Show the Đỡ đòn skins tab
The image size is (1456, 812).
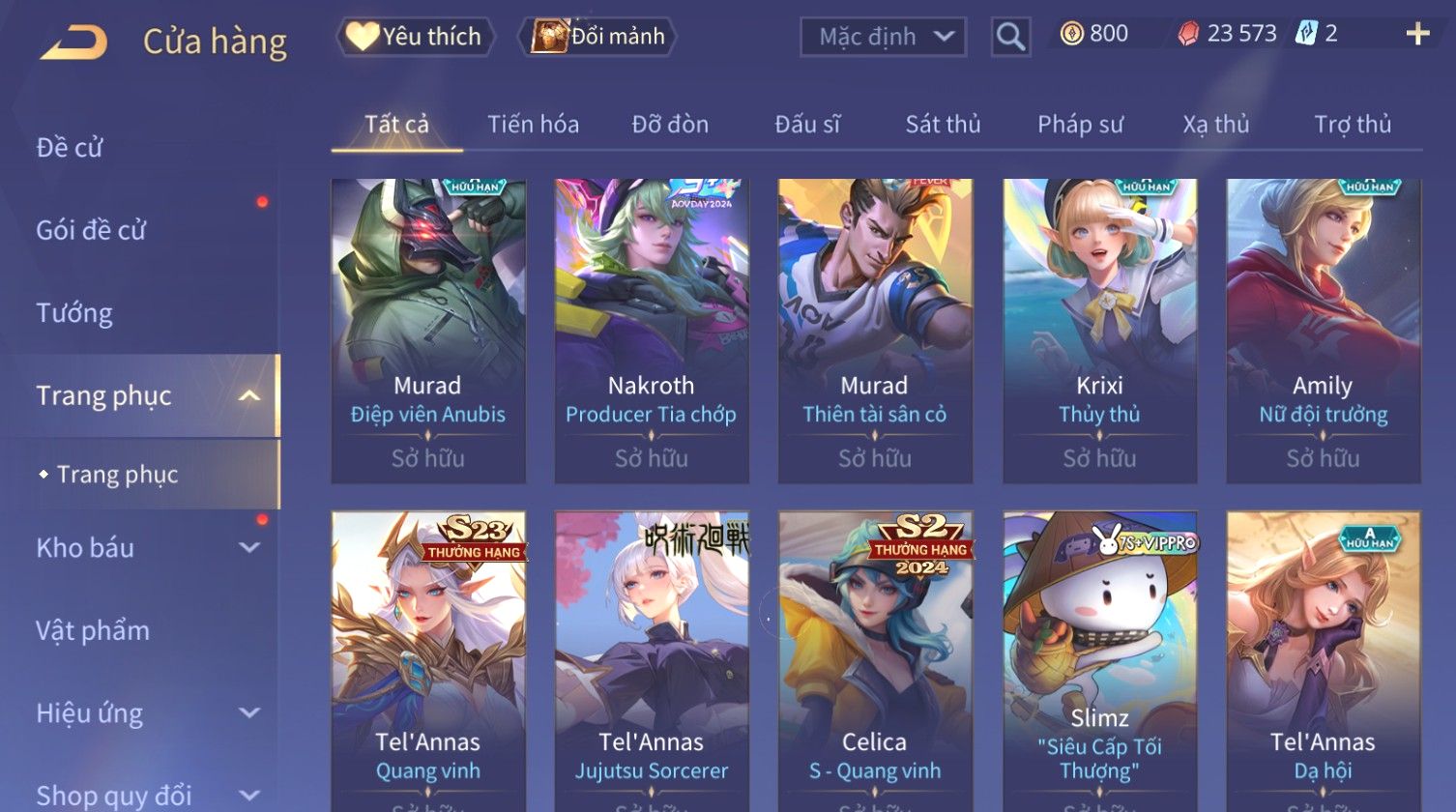pos(670,125)
